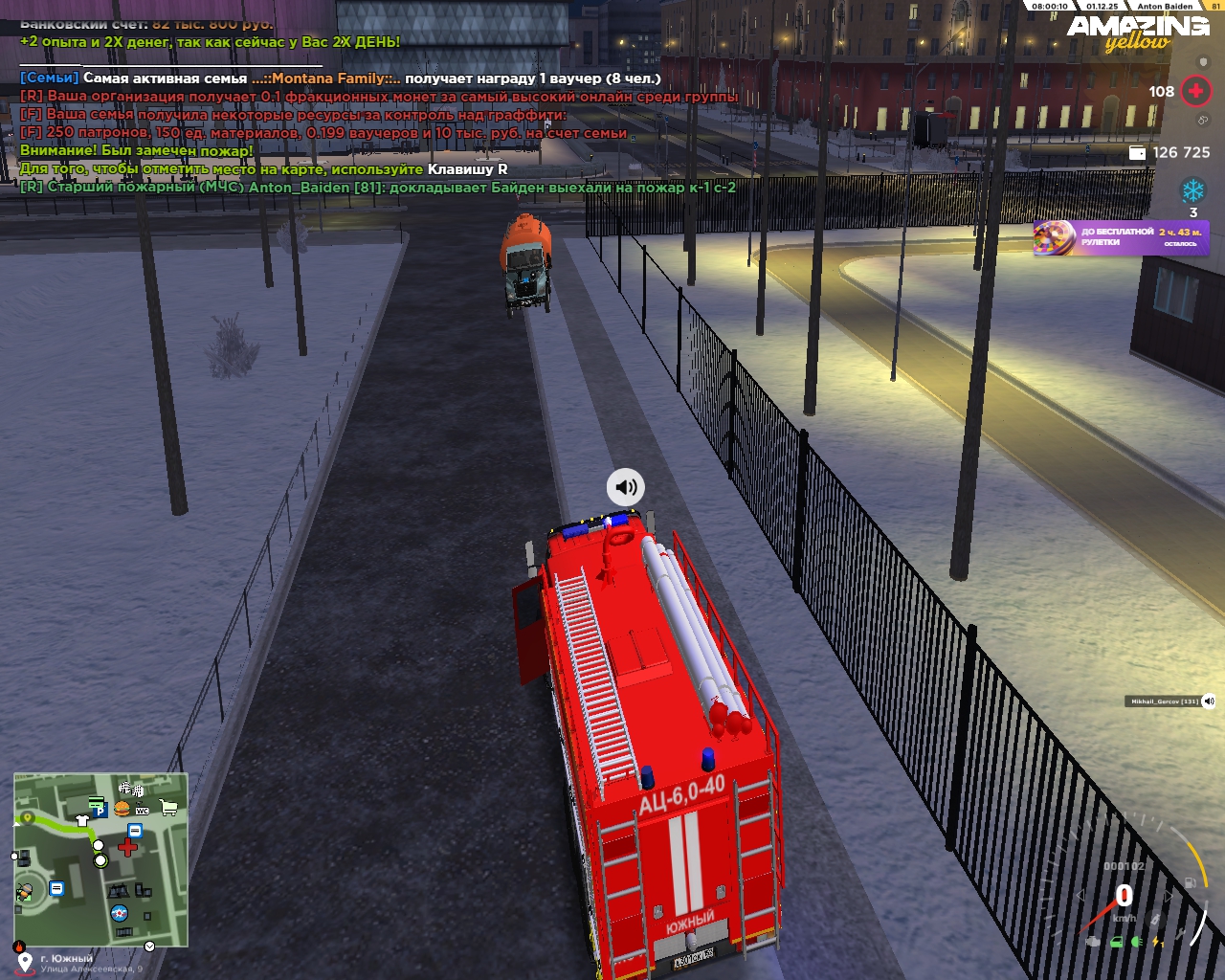Click the WC restroom marker on minimap
Image resolution: width=1225 pixels, height=980 pixels.
click(143, 811)
